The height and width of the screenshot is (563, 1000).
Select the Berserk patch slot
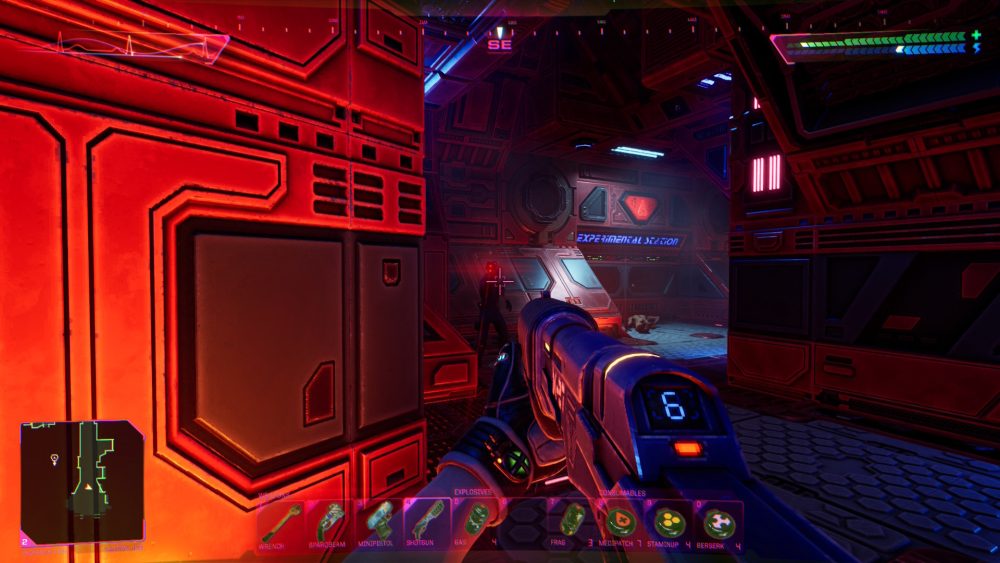[718, 523]
